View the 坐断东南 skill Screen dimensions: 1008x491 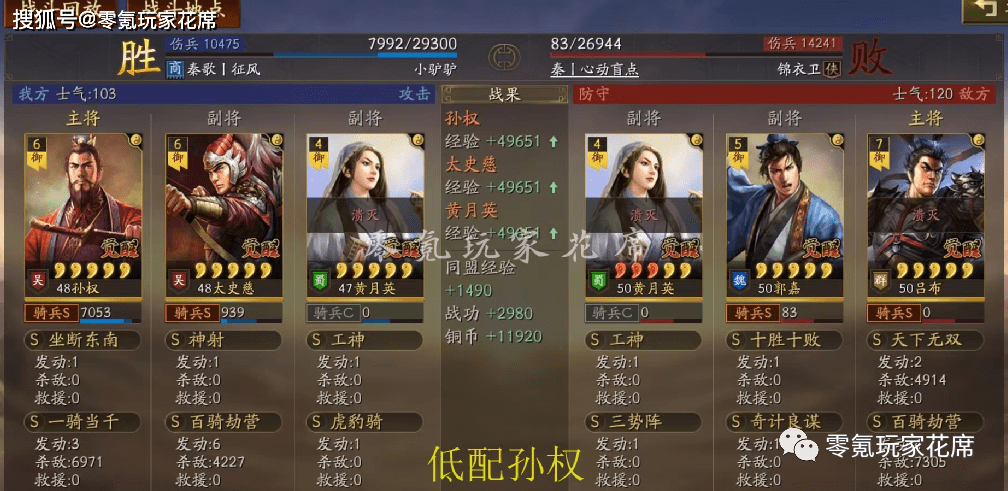click(x=84, y=340)
